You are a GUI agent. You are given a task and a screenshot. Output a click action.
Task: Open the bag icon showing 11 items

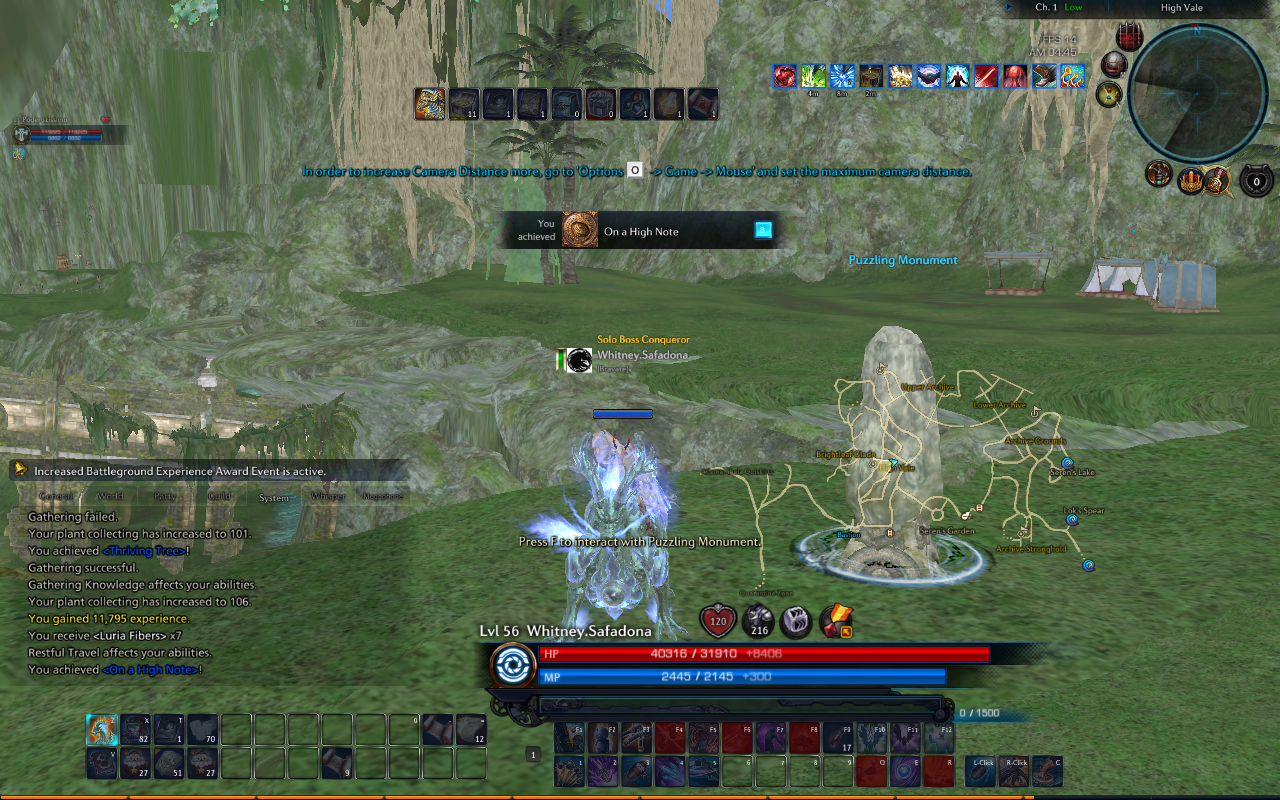pyautogui.click(x=463, y=103)
